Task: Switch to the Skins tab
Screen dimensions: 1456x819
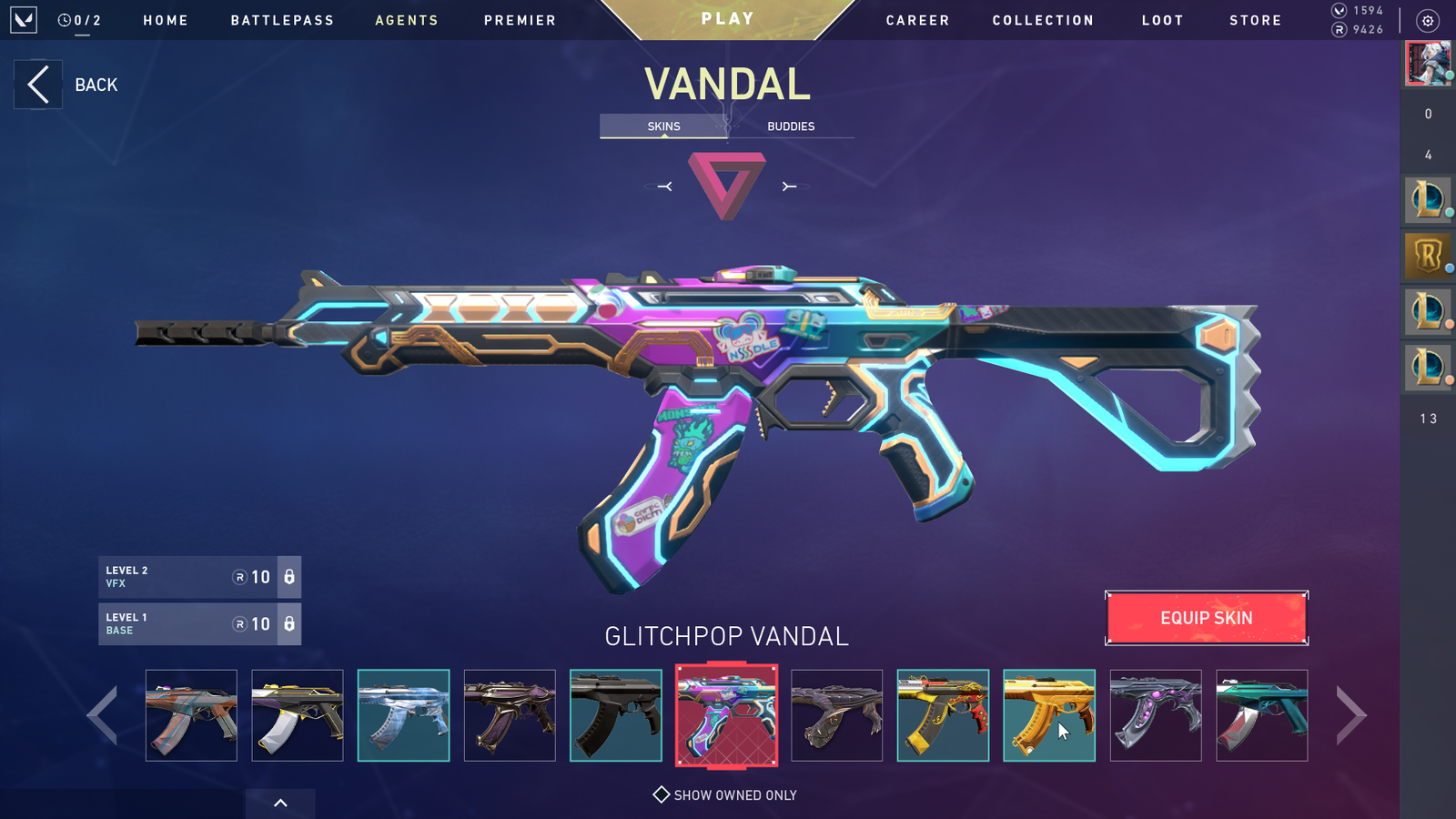Action: tap(663, 126)
